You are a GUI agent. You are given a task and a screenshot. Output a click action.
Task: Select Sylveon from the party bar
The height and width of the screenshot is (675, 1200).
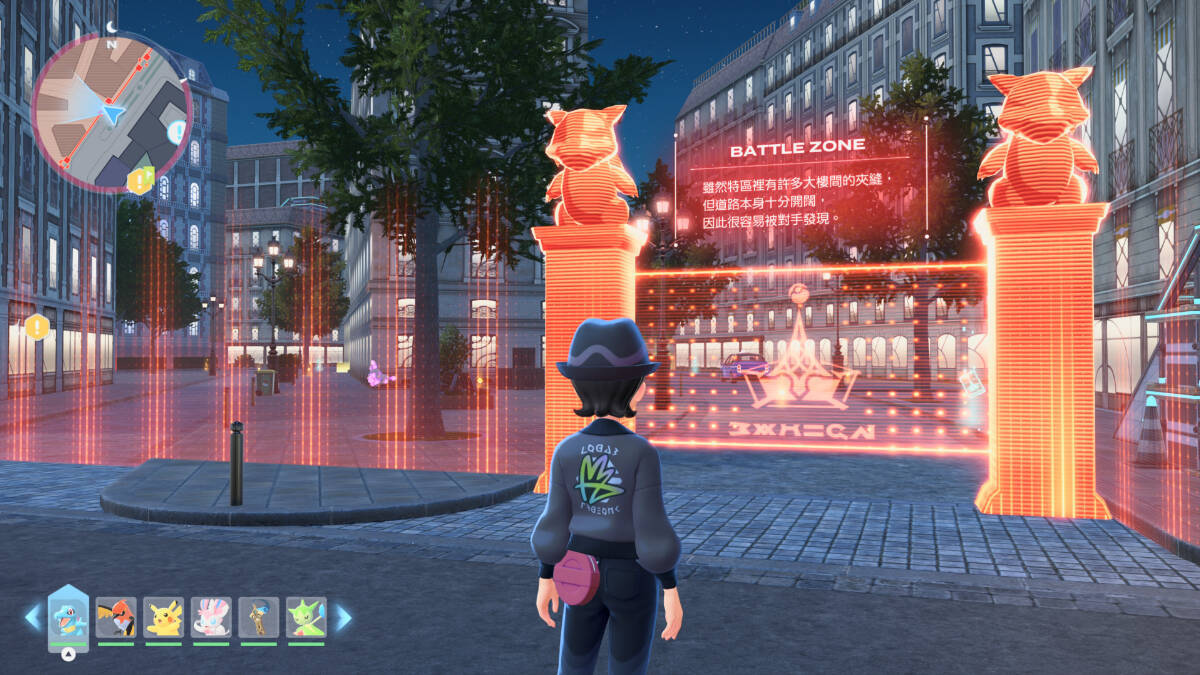(211, 617)
